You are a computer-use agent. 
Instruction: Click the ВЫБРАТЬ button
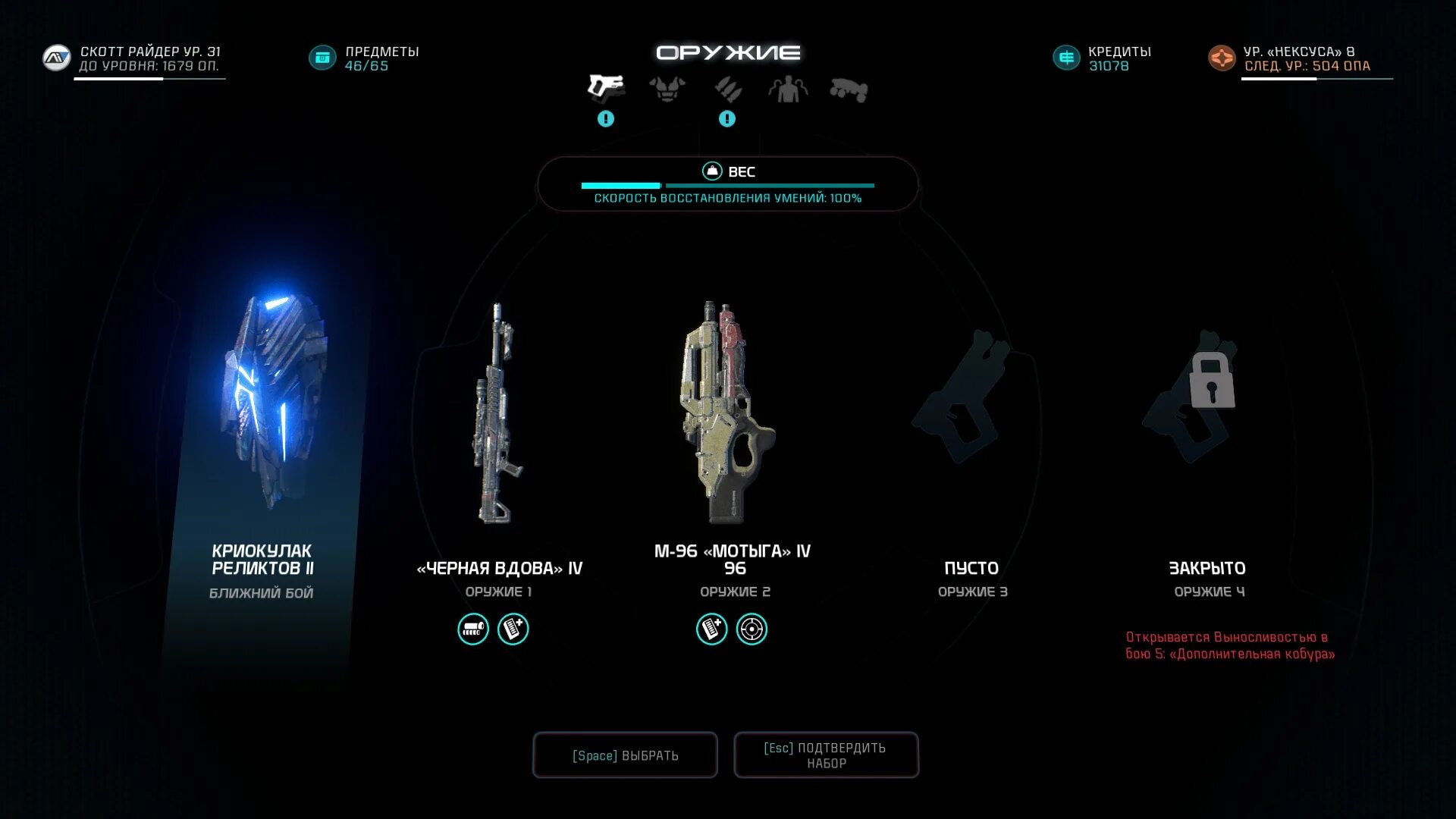tap(625, 755)
